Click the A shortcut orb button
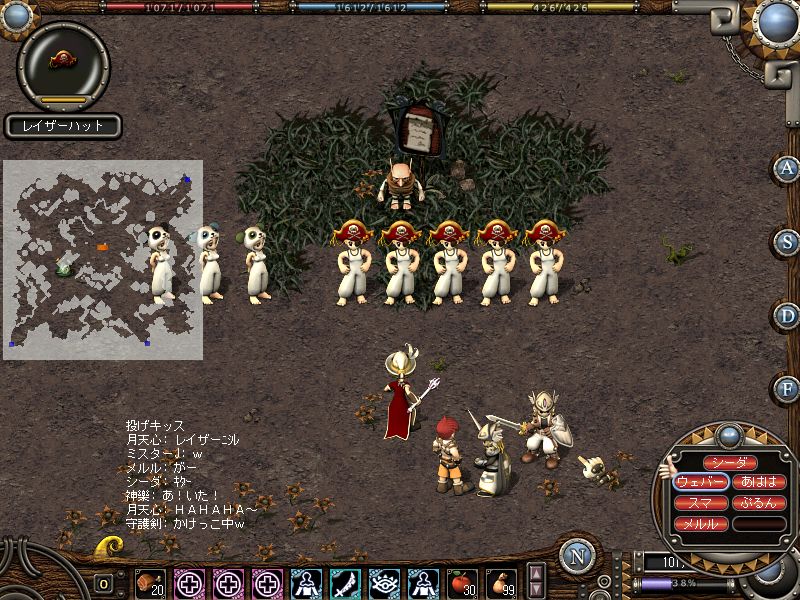The image size is (800, 600). tap(788, 168)
